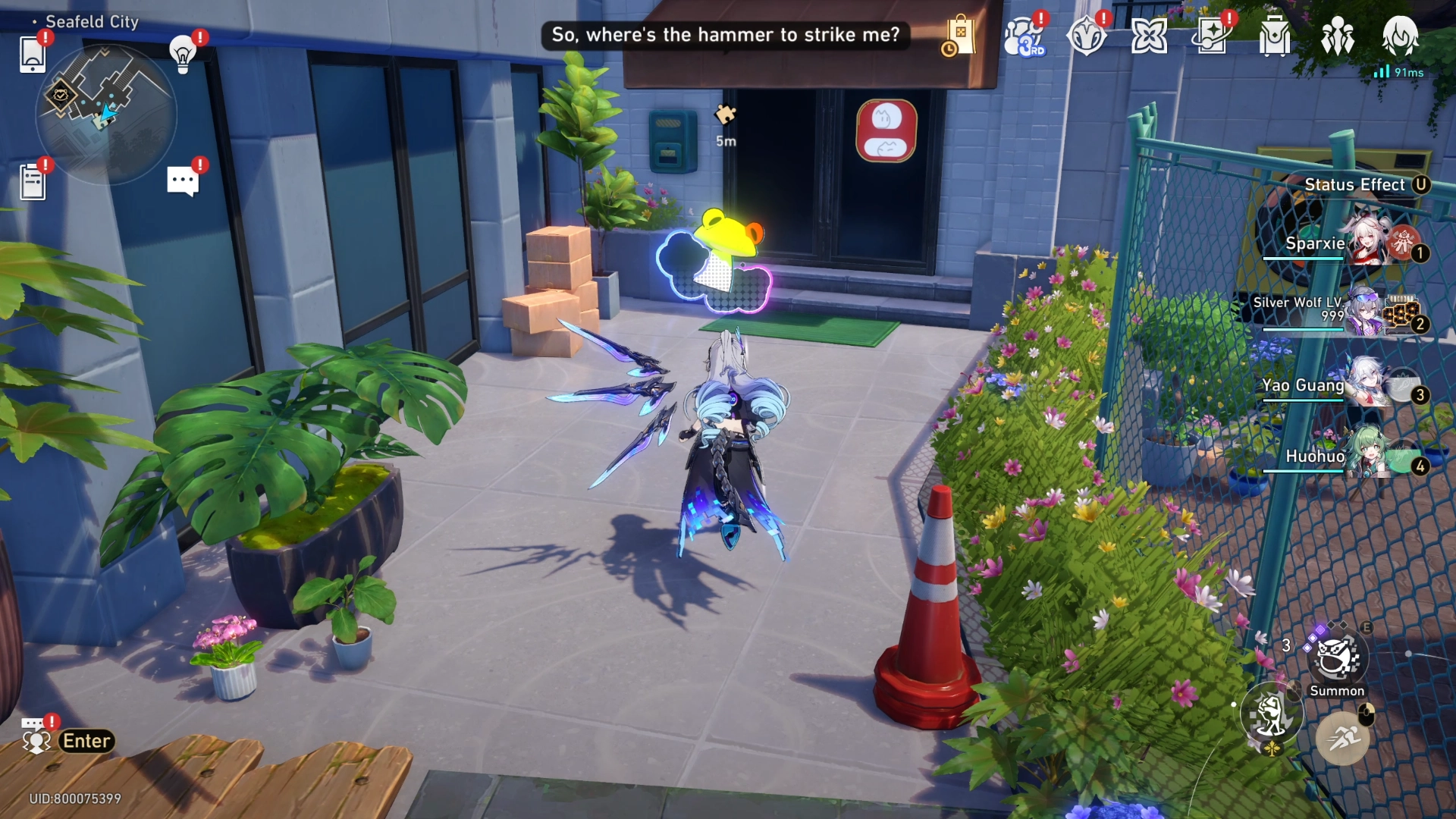Activate the Summon technique button
Viewport: 1456px width, 819px height.
(x=1336, y=657)
